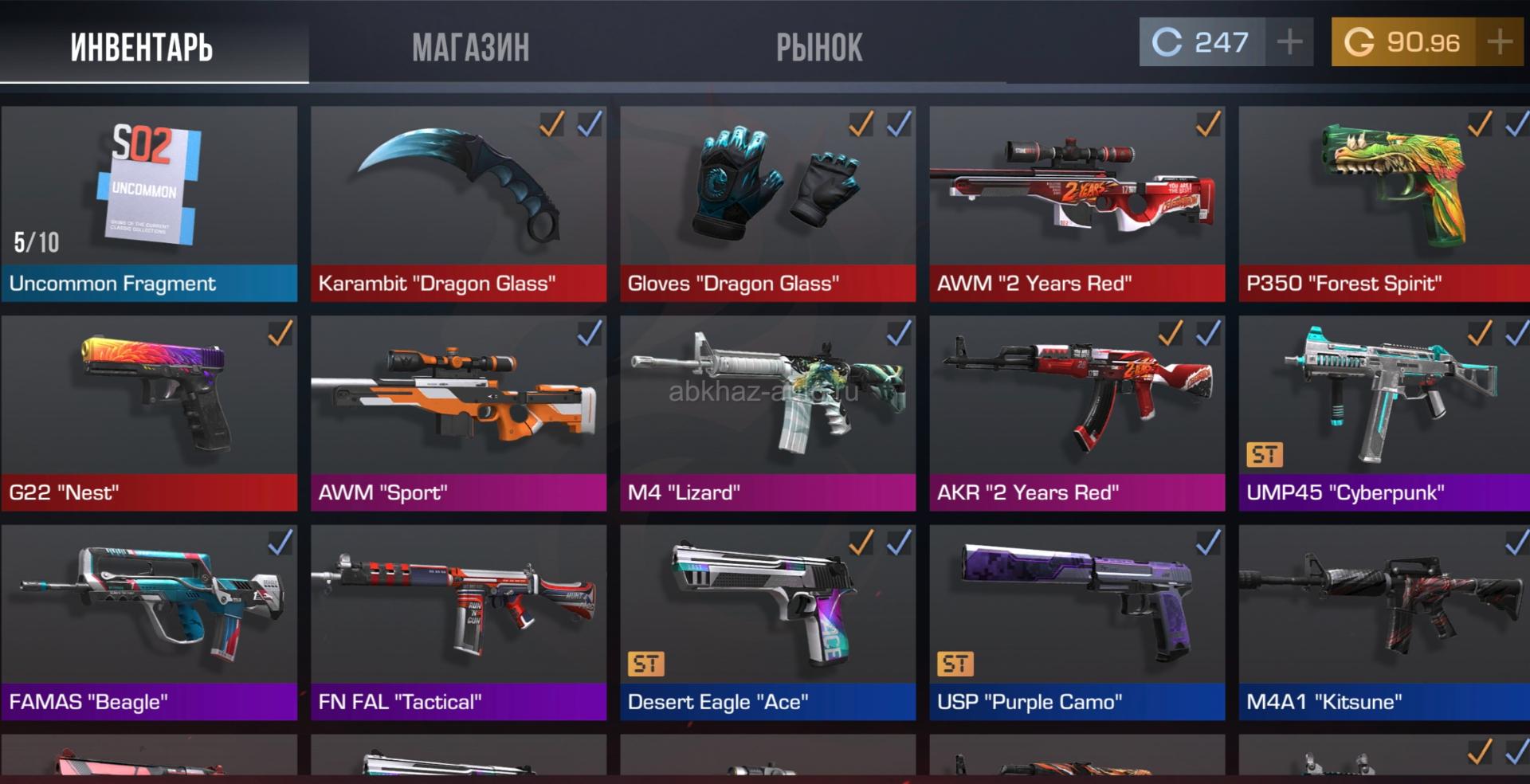This screenshot has height=784, width=1530.
Task: Add silver coins with the plus button
Action: [x=1289, y=41]
